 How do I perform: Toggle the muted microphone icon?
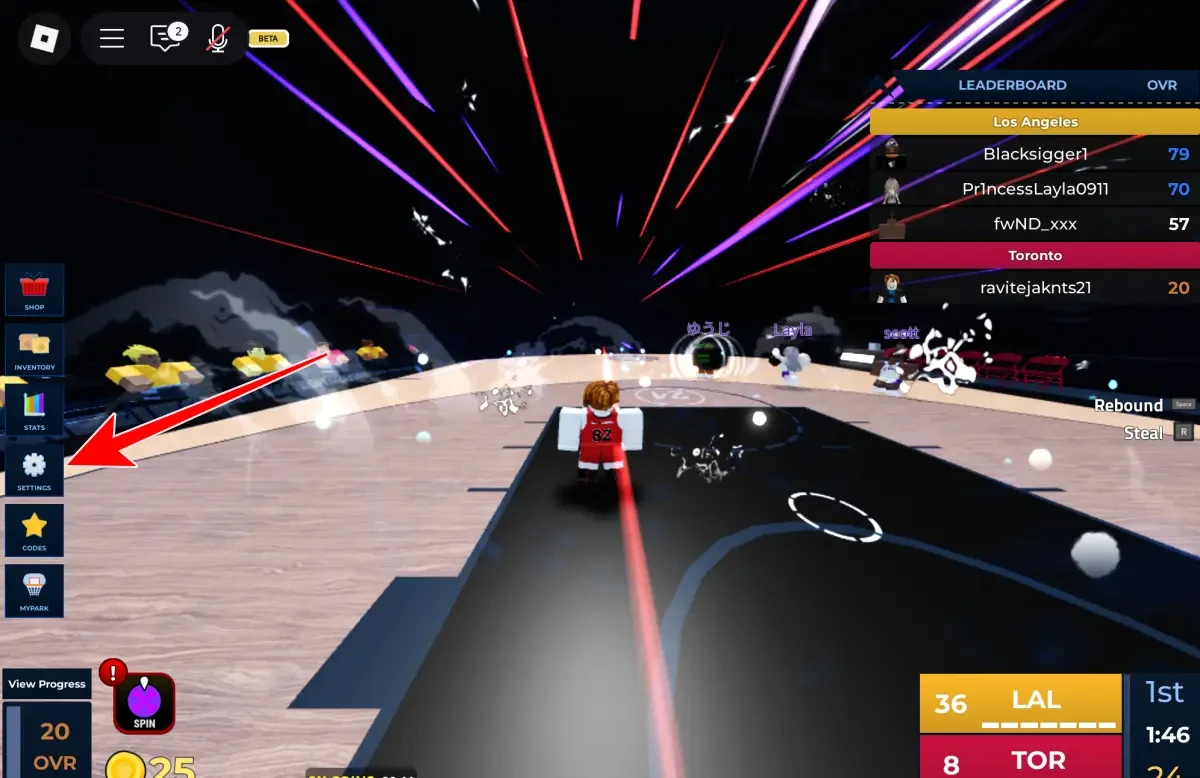pos(217,39)
